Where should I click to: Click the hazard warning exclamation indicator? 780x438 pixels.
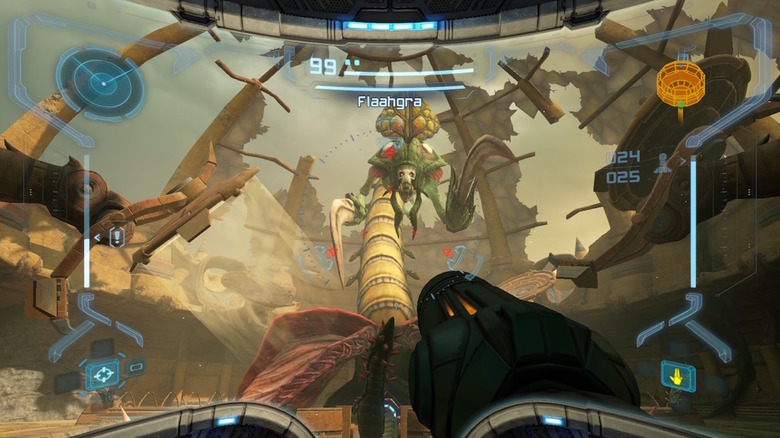(x=116, y=237)
